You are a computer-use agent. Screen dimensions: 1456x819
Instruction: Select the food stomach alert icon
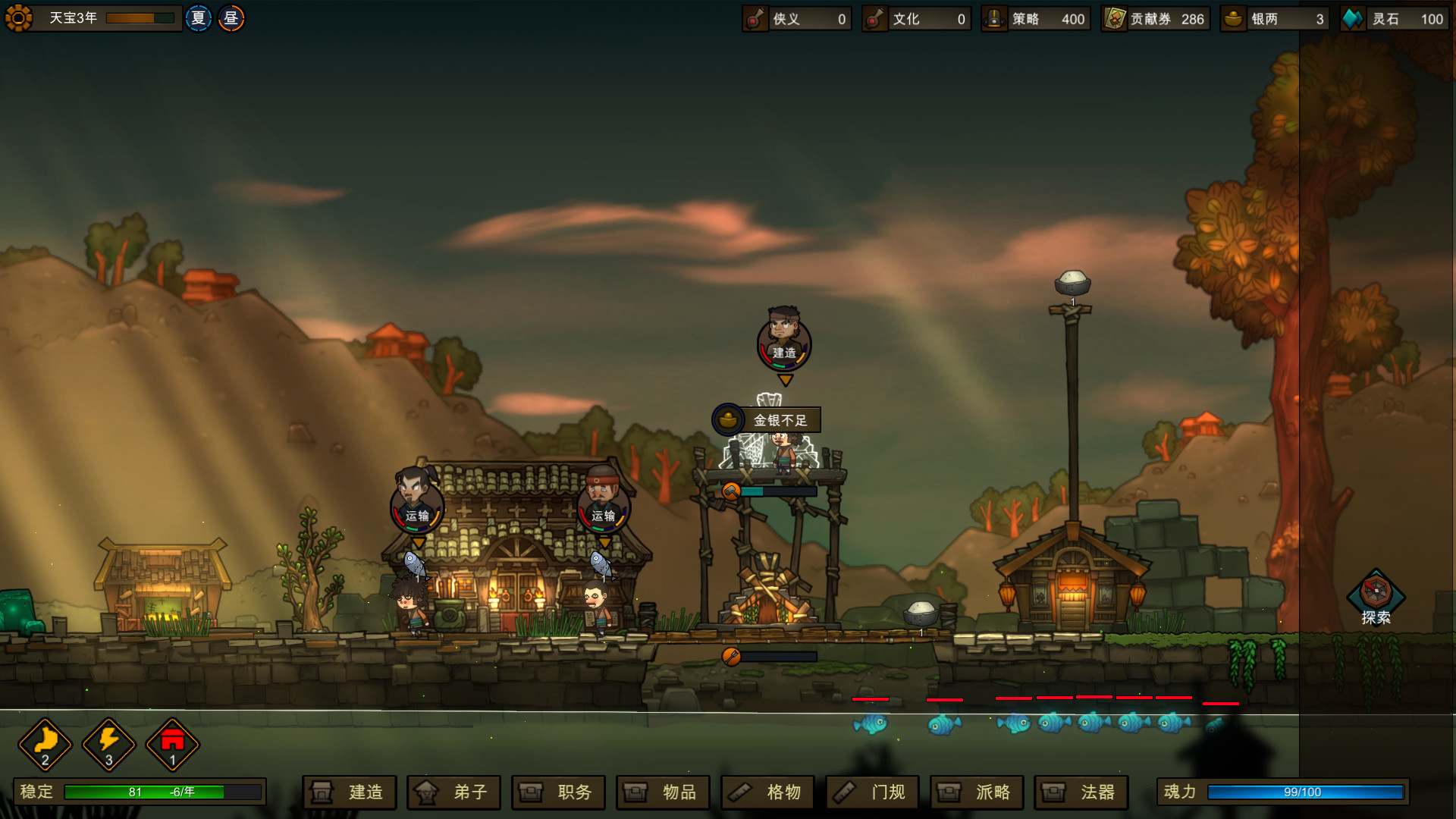45,744
